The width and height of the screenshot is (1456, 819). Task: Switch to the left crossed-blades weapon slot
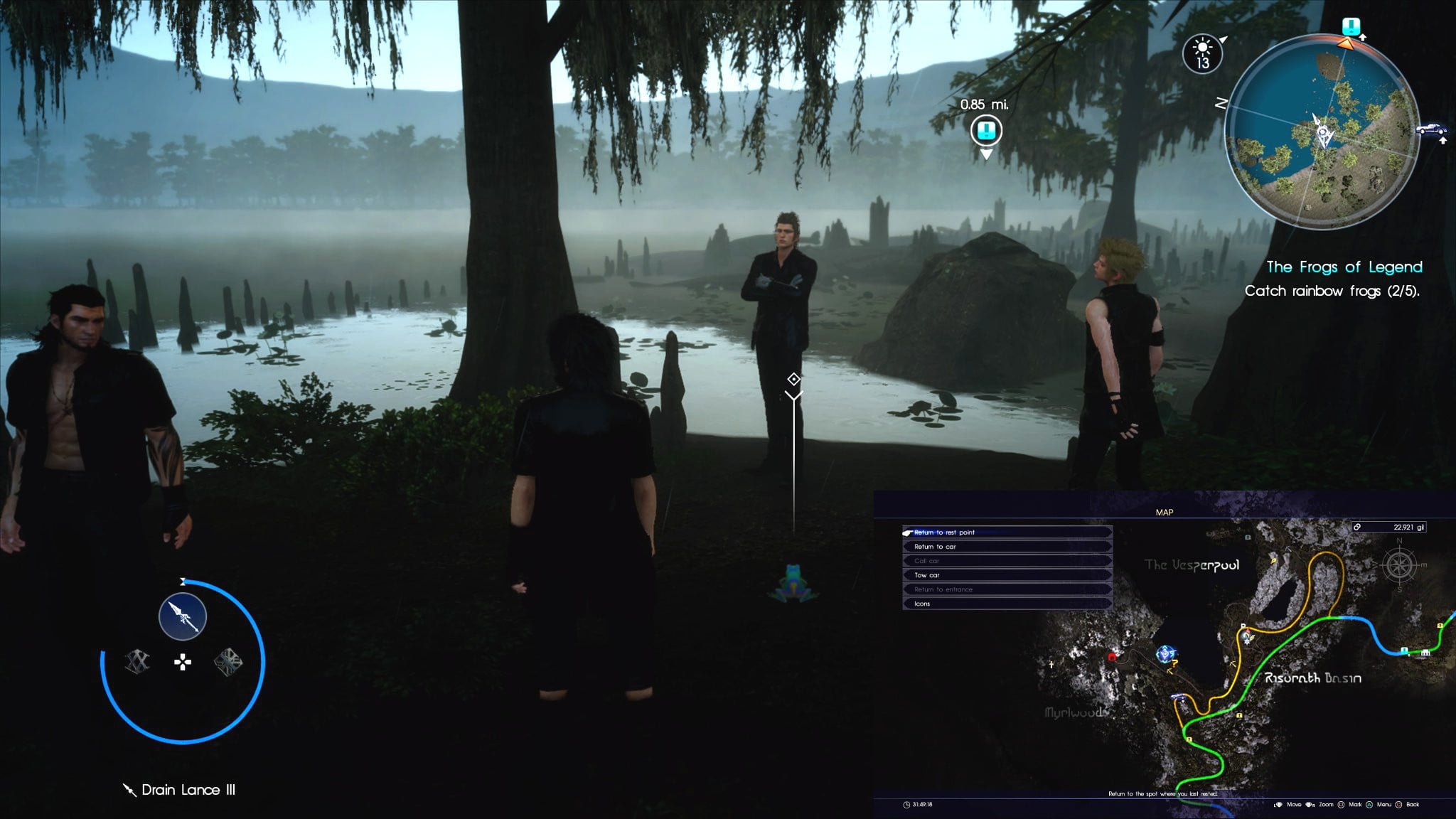(137, 662)
